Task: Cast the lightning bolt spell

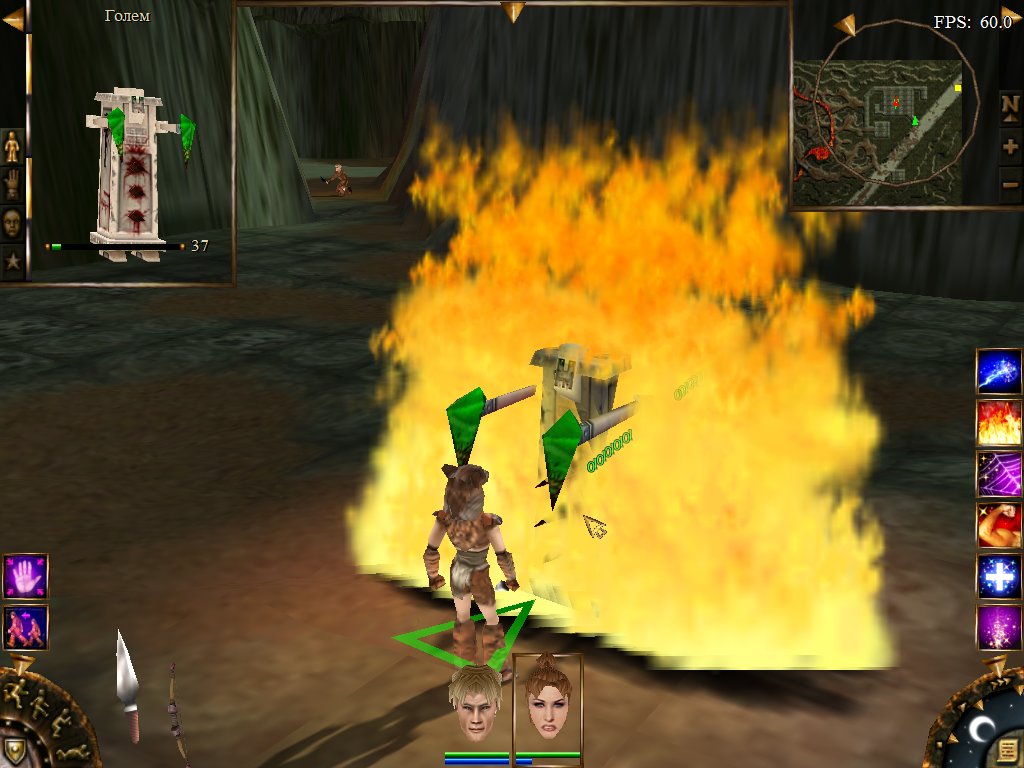Action: click(999, 372)
